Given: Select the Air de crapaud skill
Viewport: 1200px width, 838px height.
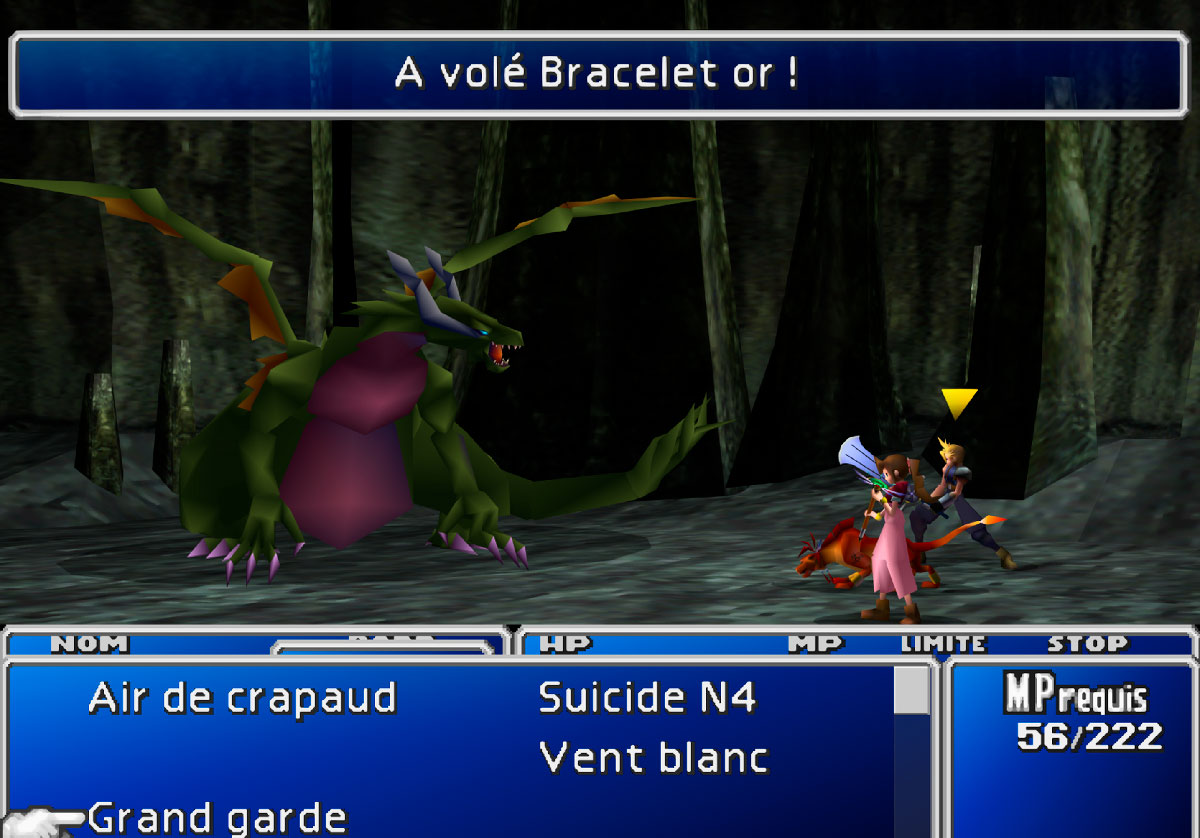Looking at the screenshot, I should point(242,698).
